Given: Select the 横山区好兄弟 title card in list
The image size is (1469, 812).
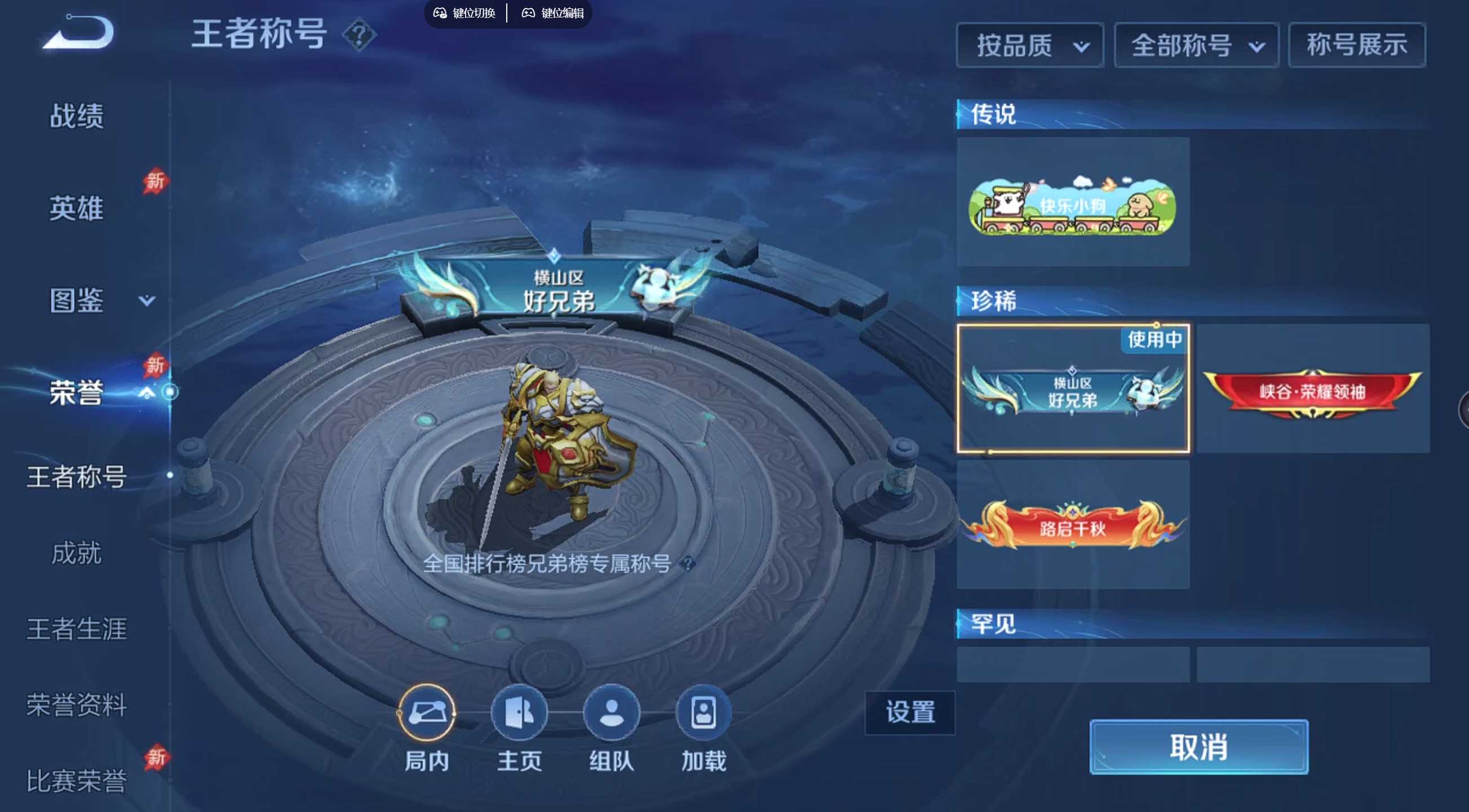Looking at the screenshot, I should pos(1073,389).
